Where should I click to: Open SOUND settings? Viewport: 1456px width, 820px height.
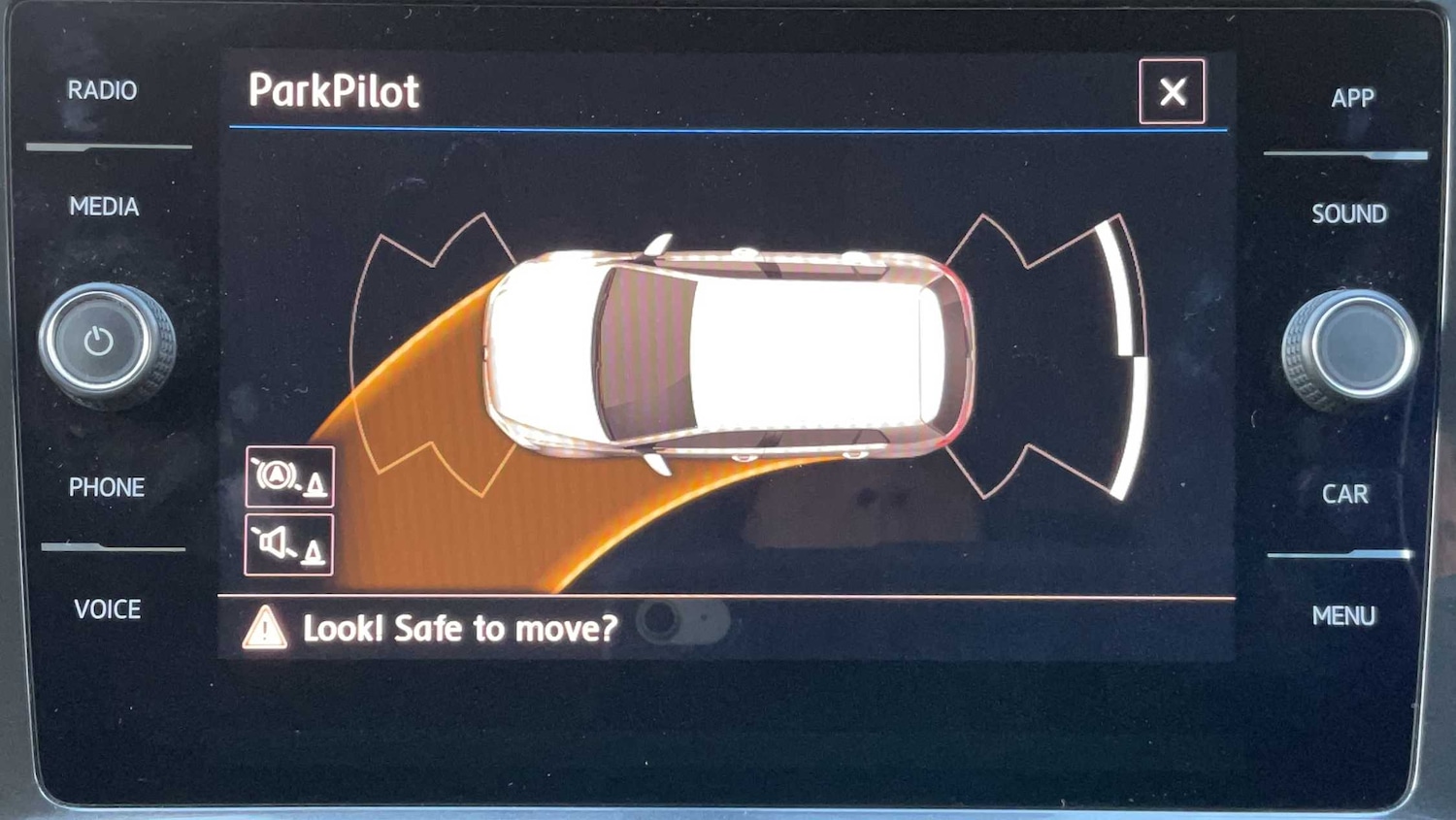[x=1348, y=213]
